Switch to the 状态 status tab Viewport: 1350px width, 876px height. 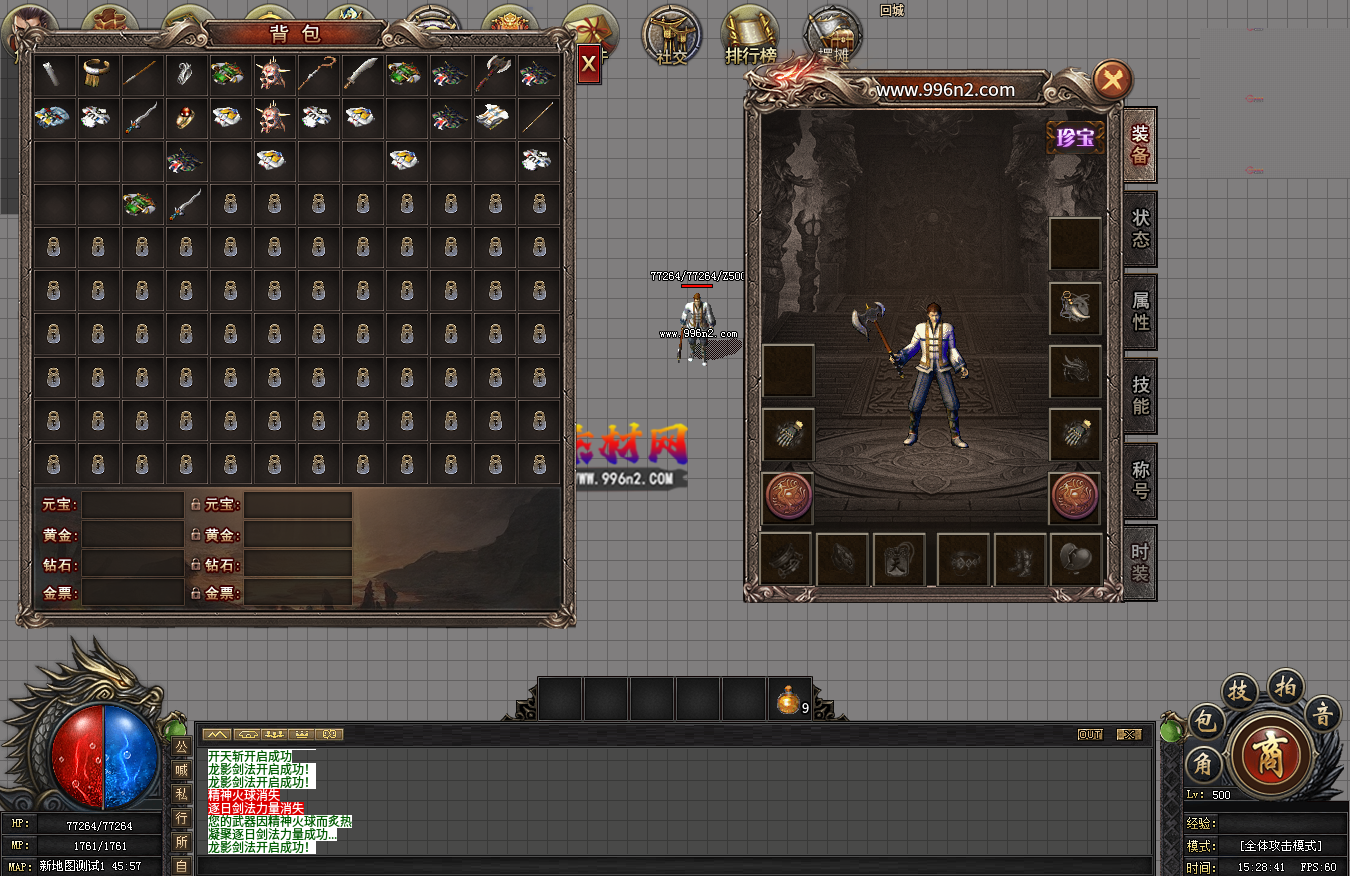(1140, 229)
